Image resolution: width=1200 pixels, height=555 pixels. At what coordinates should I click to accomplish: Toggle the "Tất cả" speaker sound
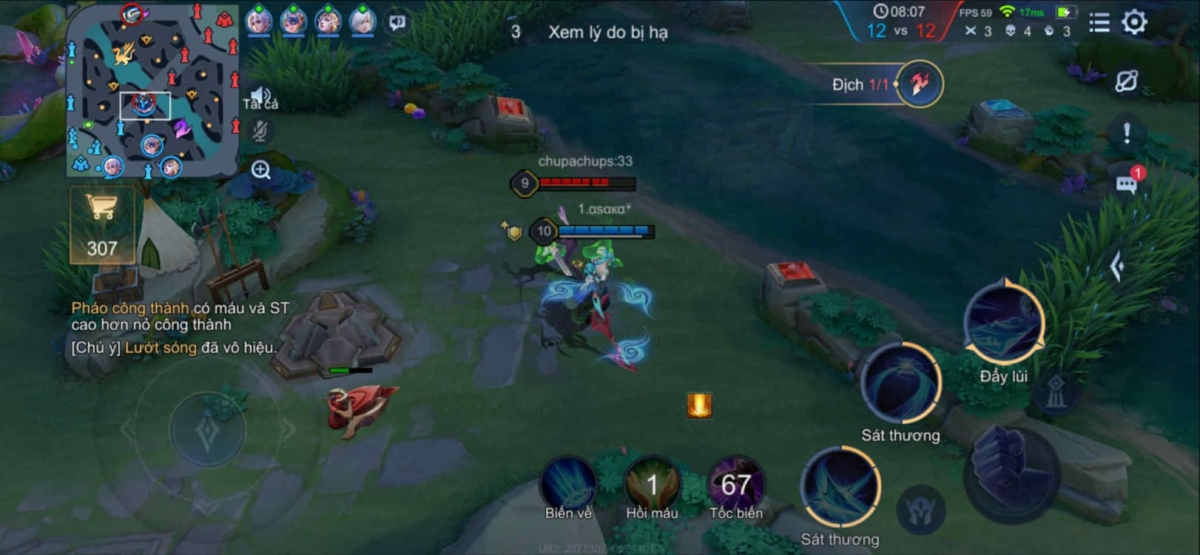click(x=260, y=97)
